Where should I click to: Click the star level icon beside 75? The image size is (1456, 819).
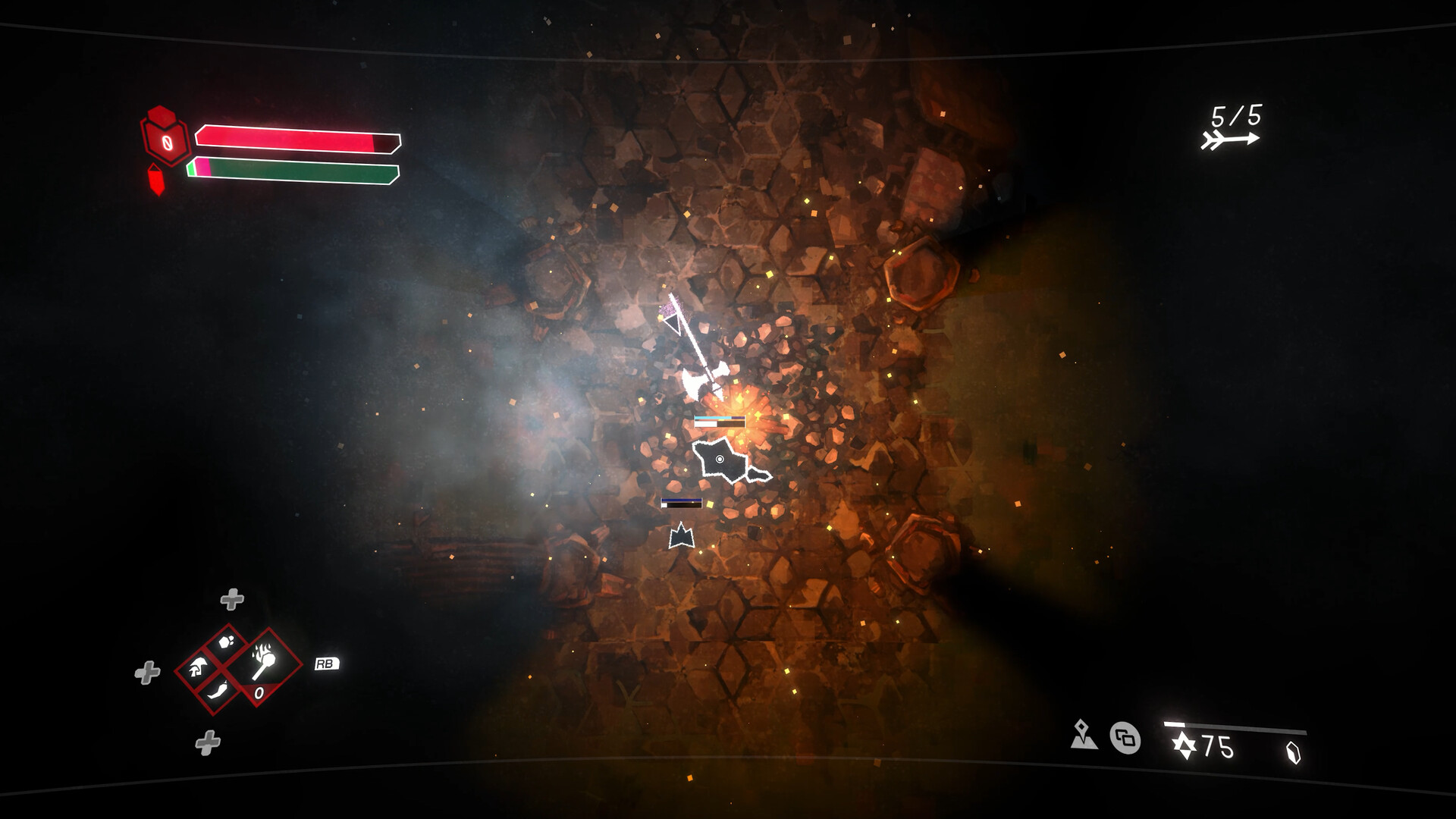point(1184,744)
